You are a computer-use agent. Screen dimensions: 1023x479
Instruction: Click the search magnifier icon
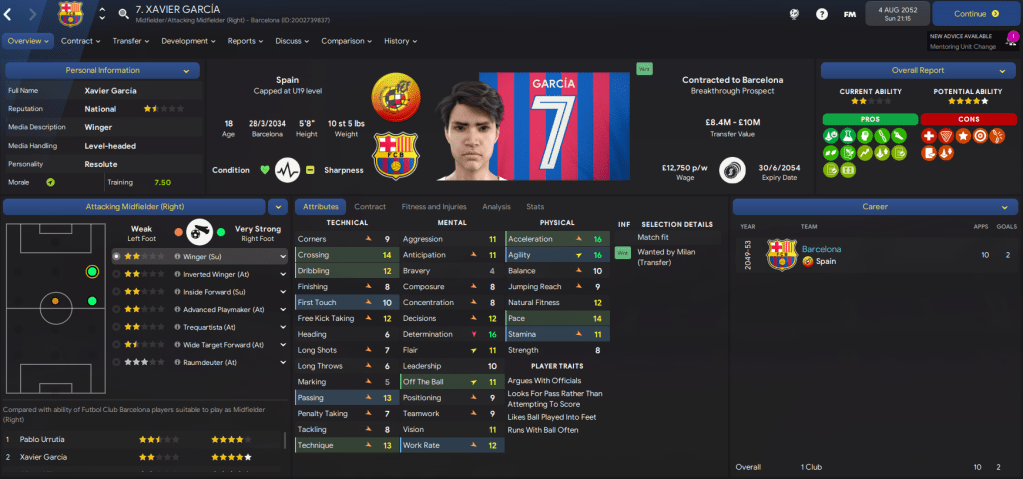pyautogui.click(x=123, y=14)
